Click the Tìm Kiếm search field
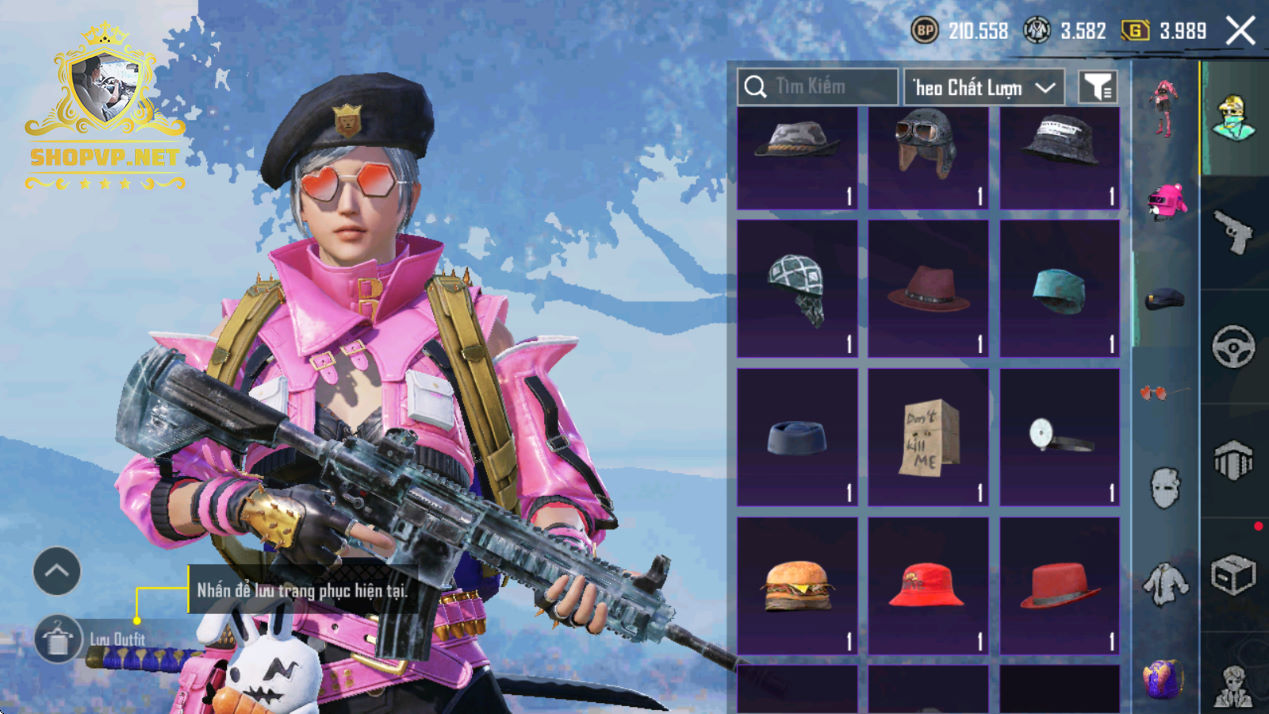Image resolution: width=1269 pixels, height=714 pixels. pyautogui.click(x=818, y=87)
